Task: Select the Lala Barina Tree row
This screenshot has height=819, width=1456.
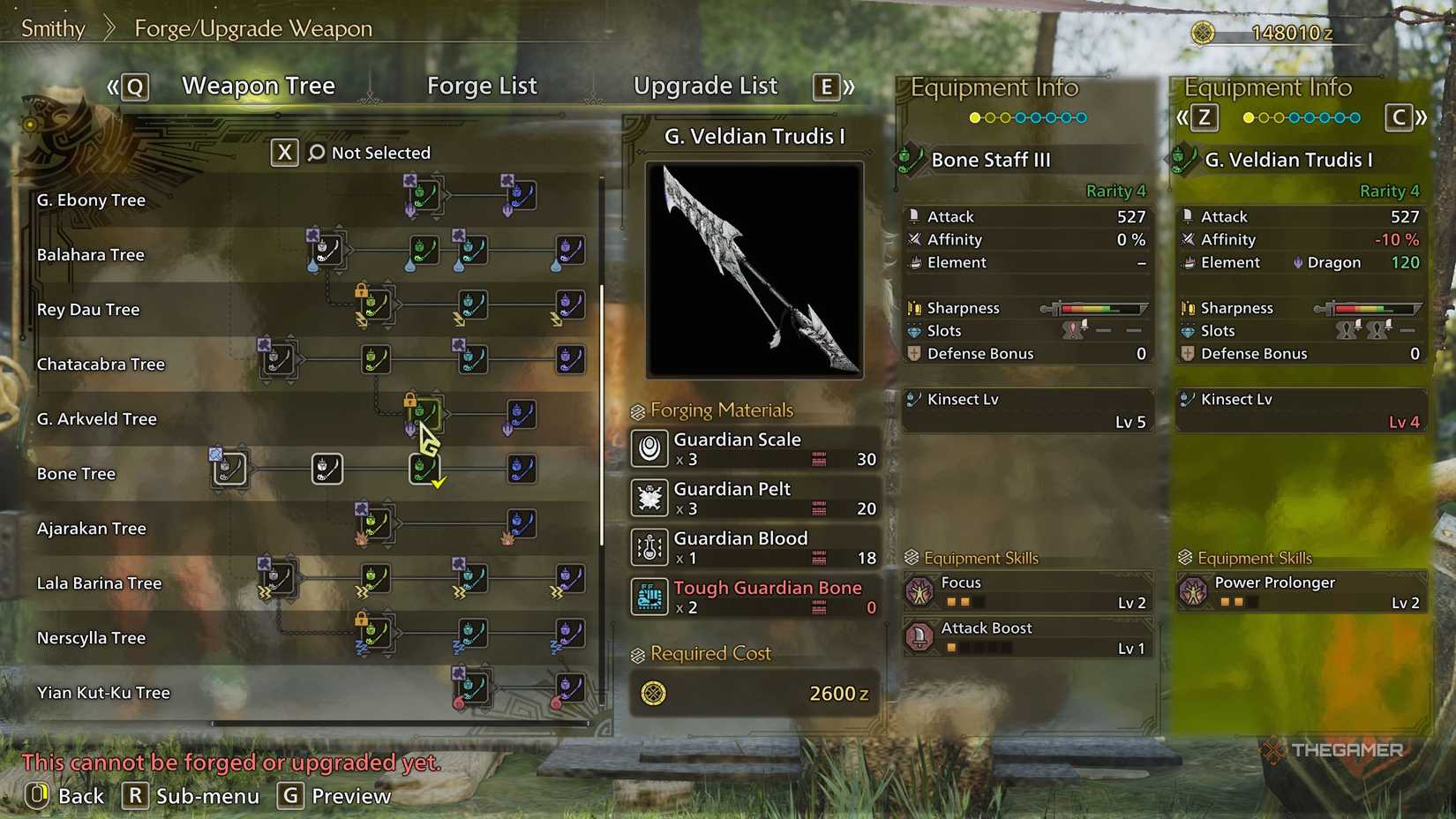Action: point(99,583)
